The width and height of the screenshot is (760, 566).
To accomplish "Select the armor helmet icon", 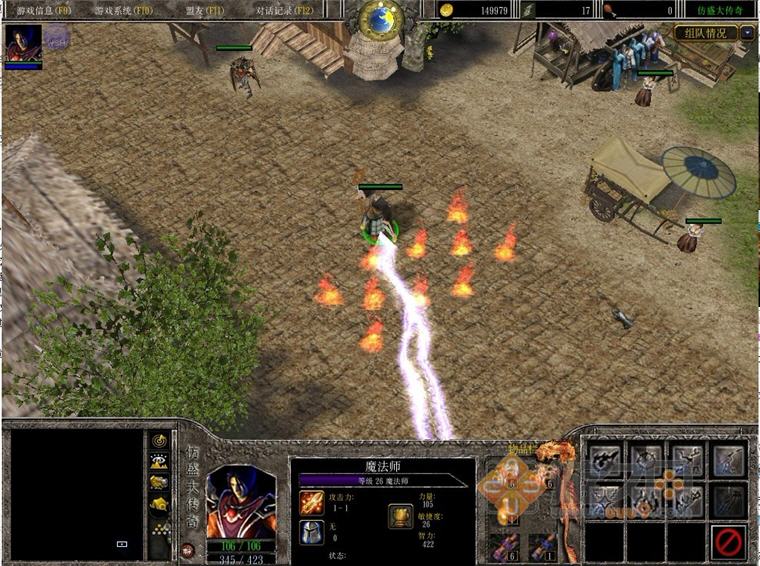I will 312,533.
